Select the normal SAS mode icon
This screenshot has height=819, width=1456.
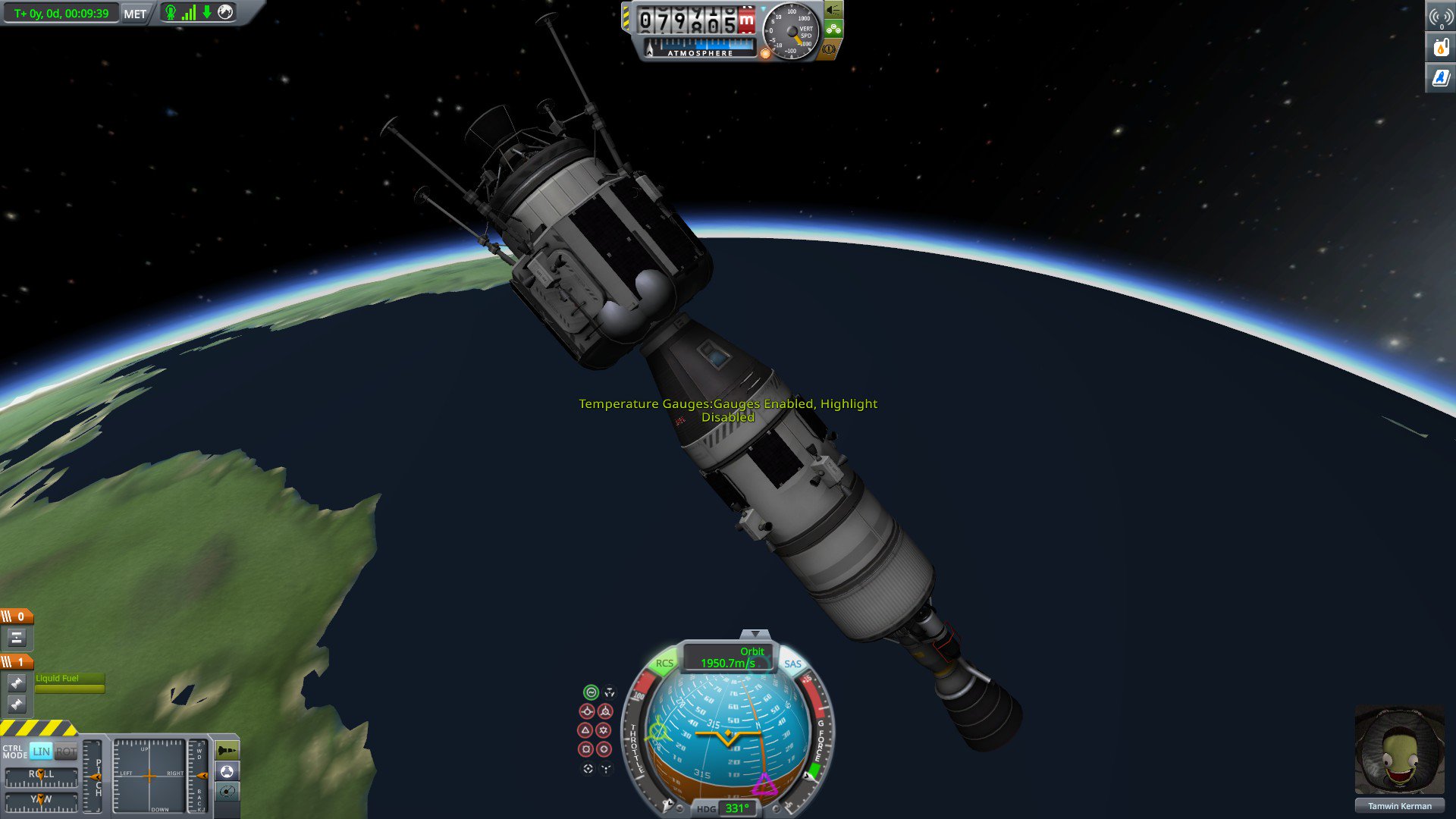tap(585, 730)
